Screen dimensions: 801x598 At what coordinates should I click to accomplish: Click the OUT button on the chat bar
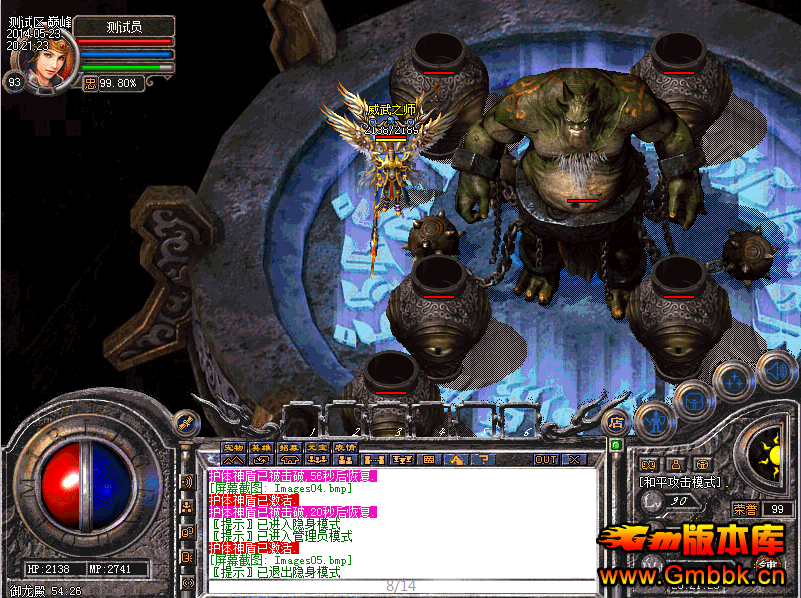(545, 460)
